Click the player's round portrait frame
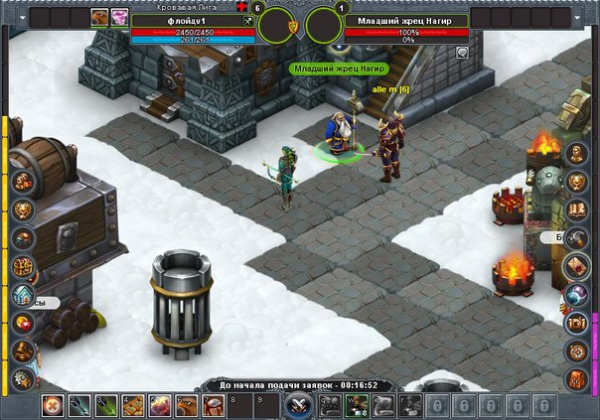This screenshot has height=420, width=600. point(277,25)
